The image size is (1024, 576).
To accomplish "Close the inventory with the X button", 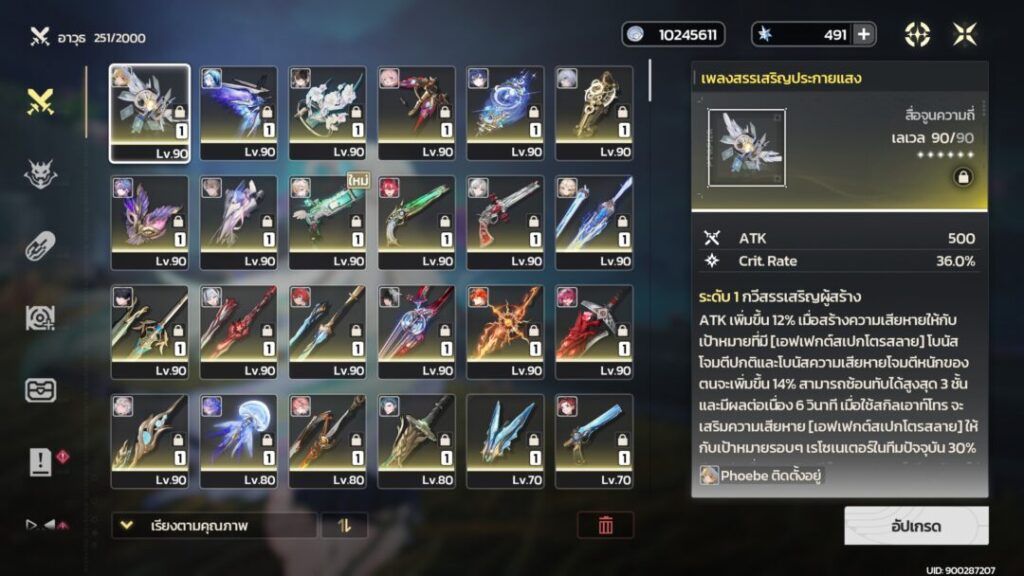I will (x=965, y=35).
